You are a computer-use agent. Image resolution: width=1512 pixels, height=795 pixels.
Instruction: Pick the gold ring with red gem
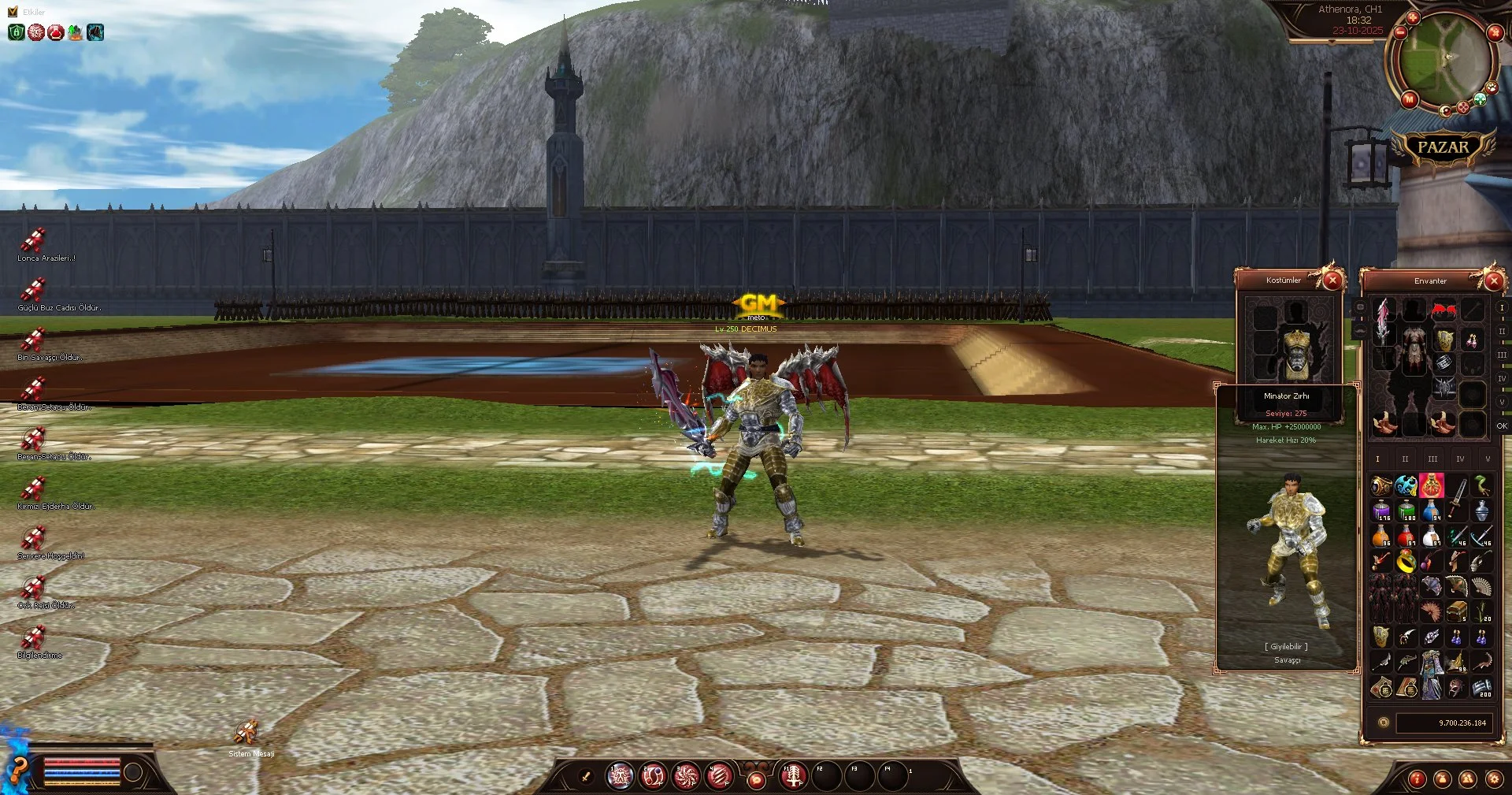[x=1406, y=561]
